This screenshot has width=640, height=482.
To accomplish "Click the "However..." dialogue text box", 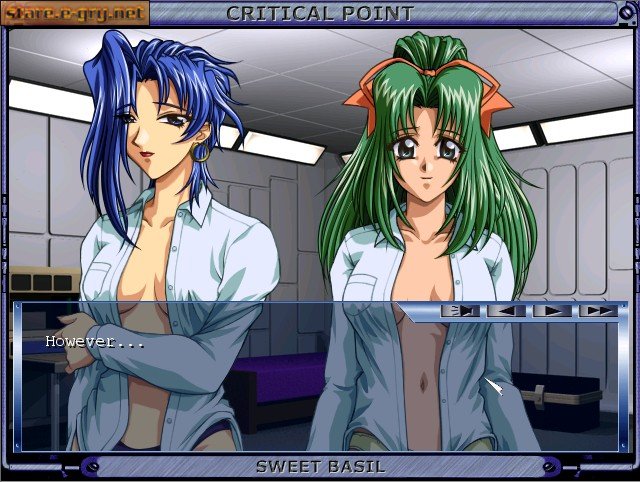I will pyautogui.click(x=200, y=345).
